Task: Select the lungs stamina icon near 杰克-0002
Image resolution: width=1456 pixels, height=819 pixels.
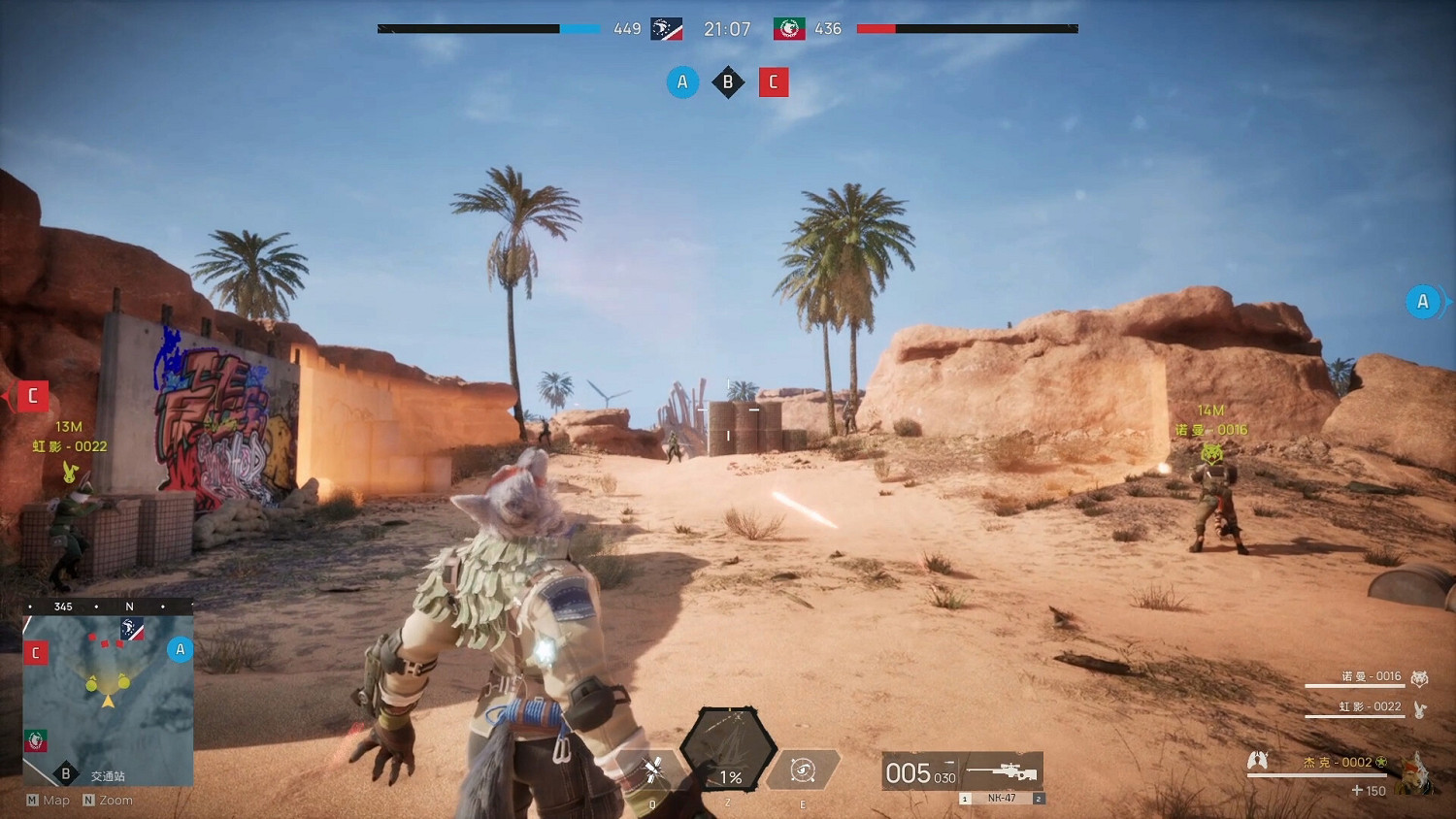Action: [1257, 761]
